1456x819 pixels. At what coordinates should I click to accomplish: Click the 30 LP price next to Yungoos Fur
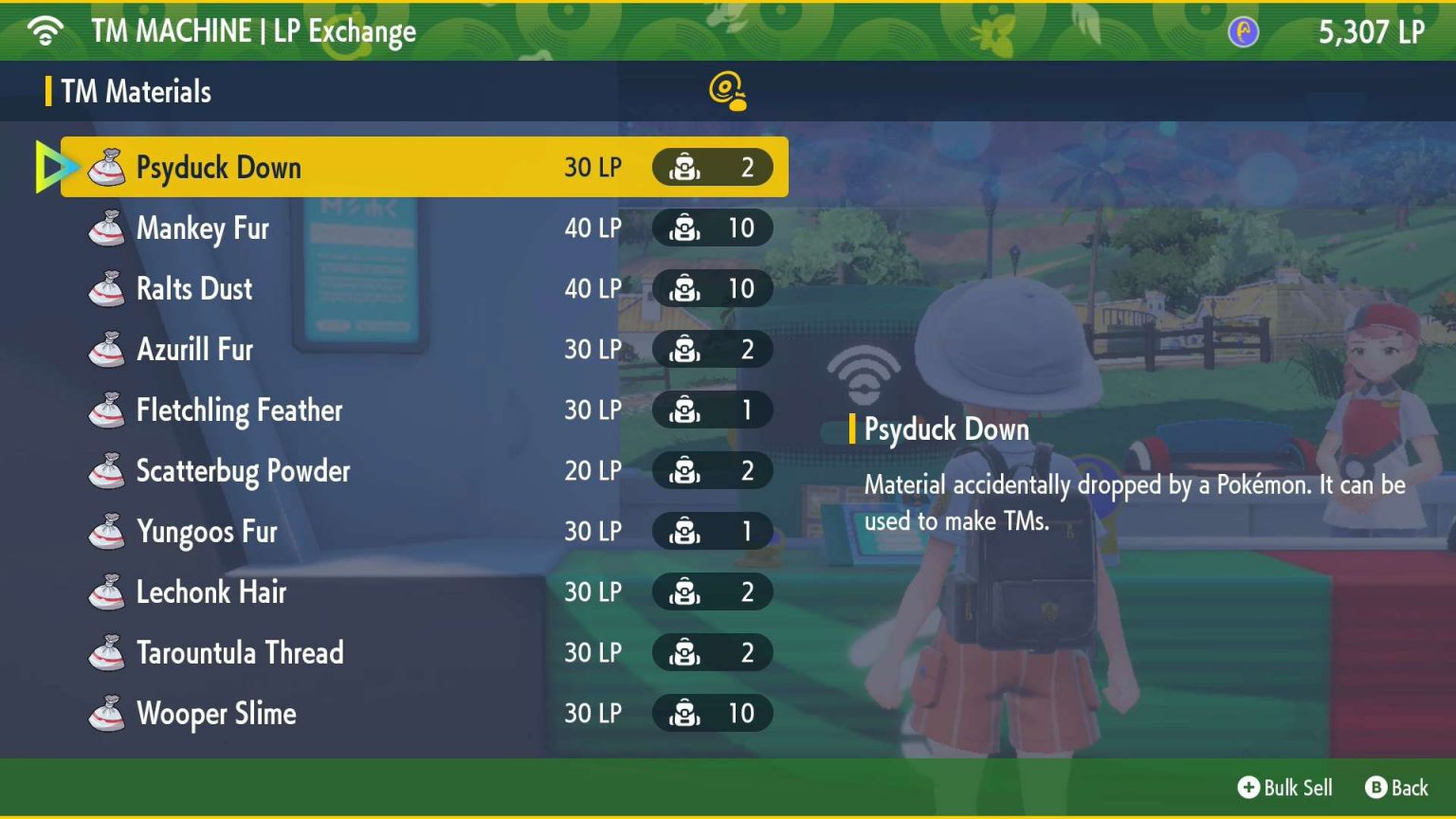(592, 531)
